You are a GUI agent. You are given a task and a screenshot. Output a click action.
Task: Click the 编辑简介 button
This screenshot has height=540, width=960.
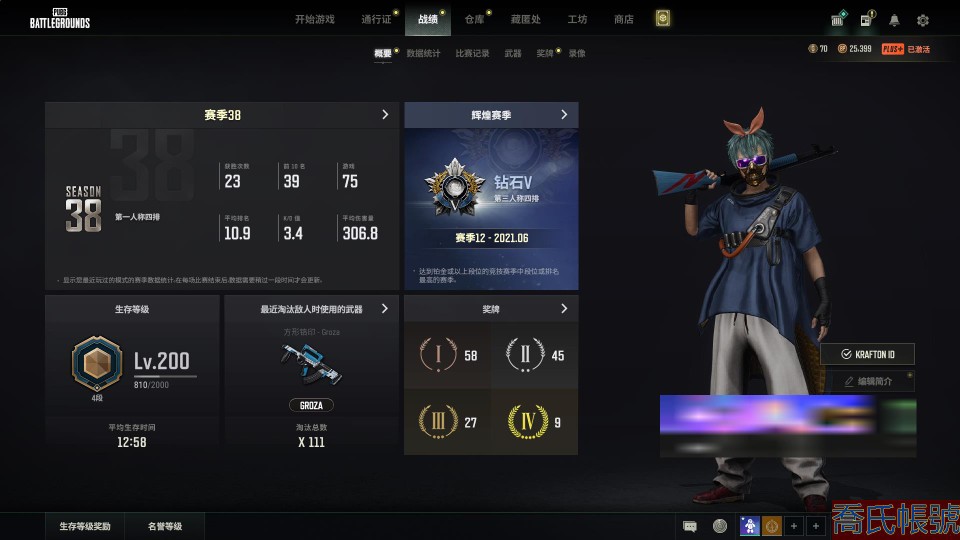pos(867,381)
